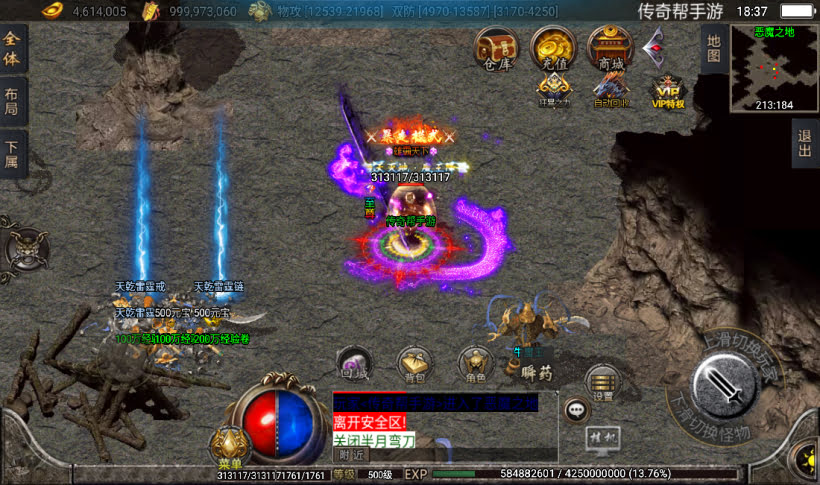Screen dimensions: 820x485
Task: Open the 背包 backpack
Action: (x=414, y=364)
